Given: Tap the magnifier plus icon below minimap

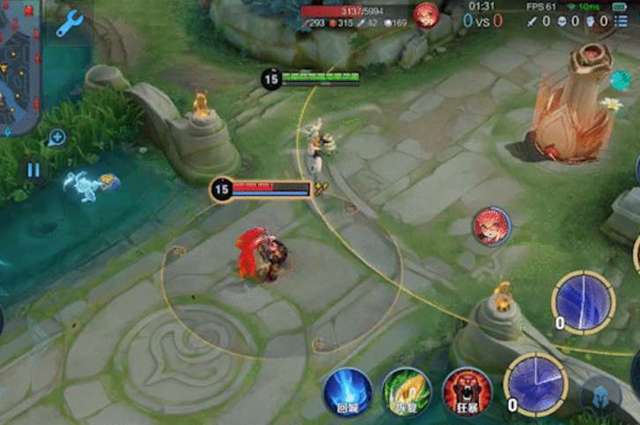Looking at the screenshot, I should click(57, 137).
